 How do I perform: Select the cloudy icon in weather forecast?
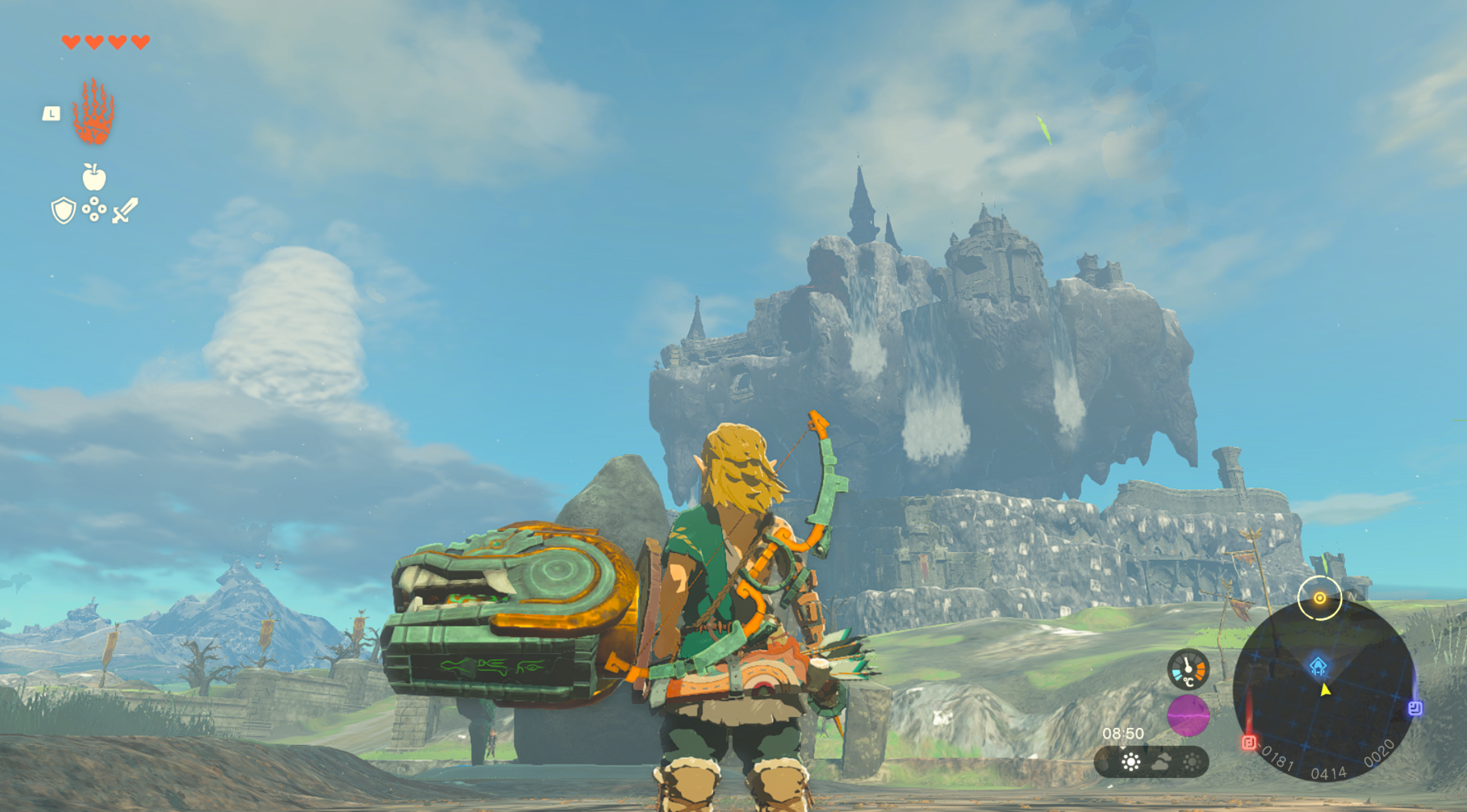1160,763
